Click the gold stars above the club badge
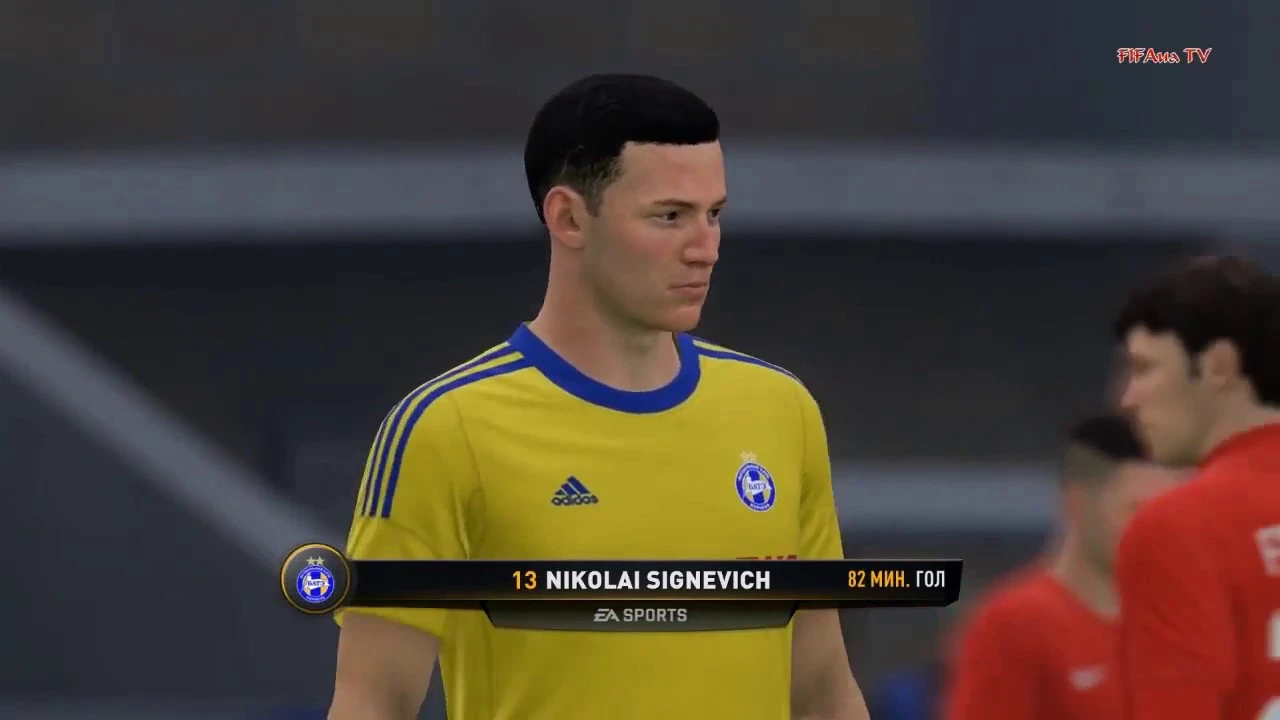The image size is (1280, 720). point(314,561)
